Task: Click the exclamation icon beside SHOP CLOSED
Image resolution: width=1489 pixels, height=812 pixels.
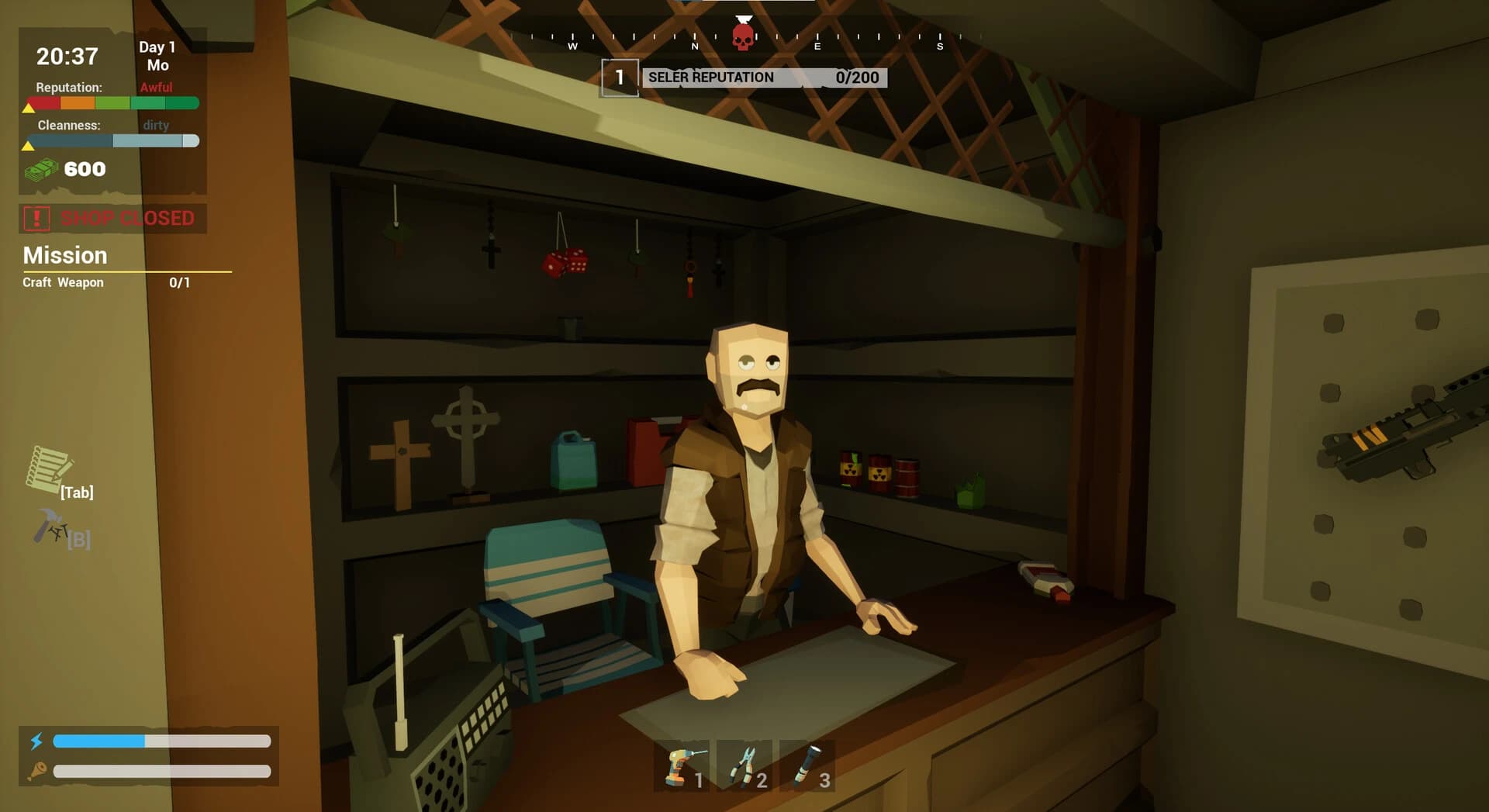Action: coord(35,218)
